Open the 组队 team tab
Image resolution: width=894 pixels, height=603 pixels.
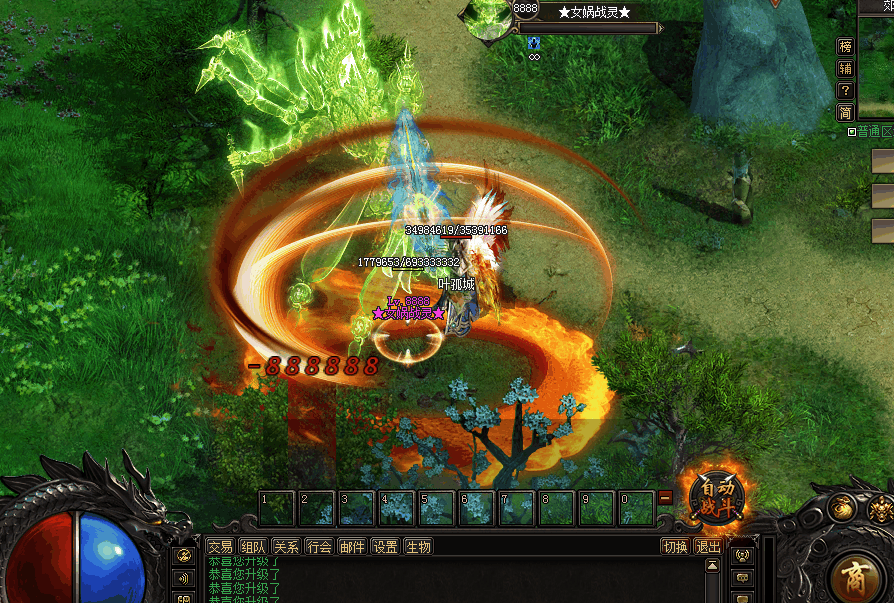coord(254,547)
